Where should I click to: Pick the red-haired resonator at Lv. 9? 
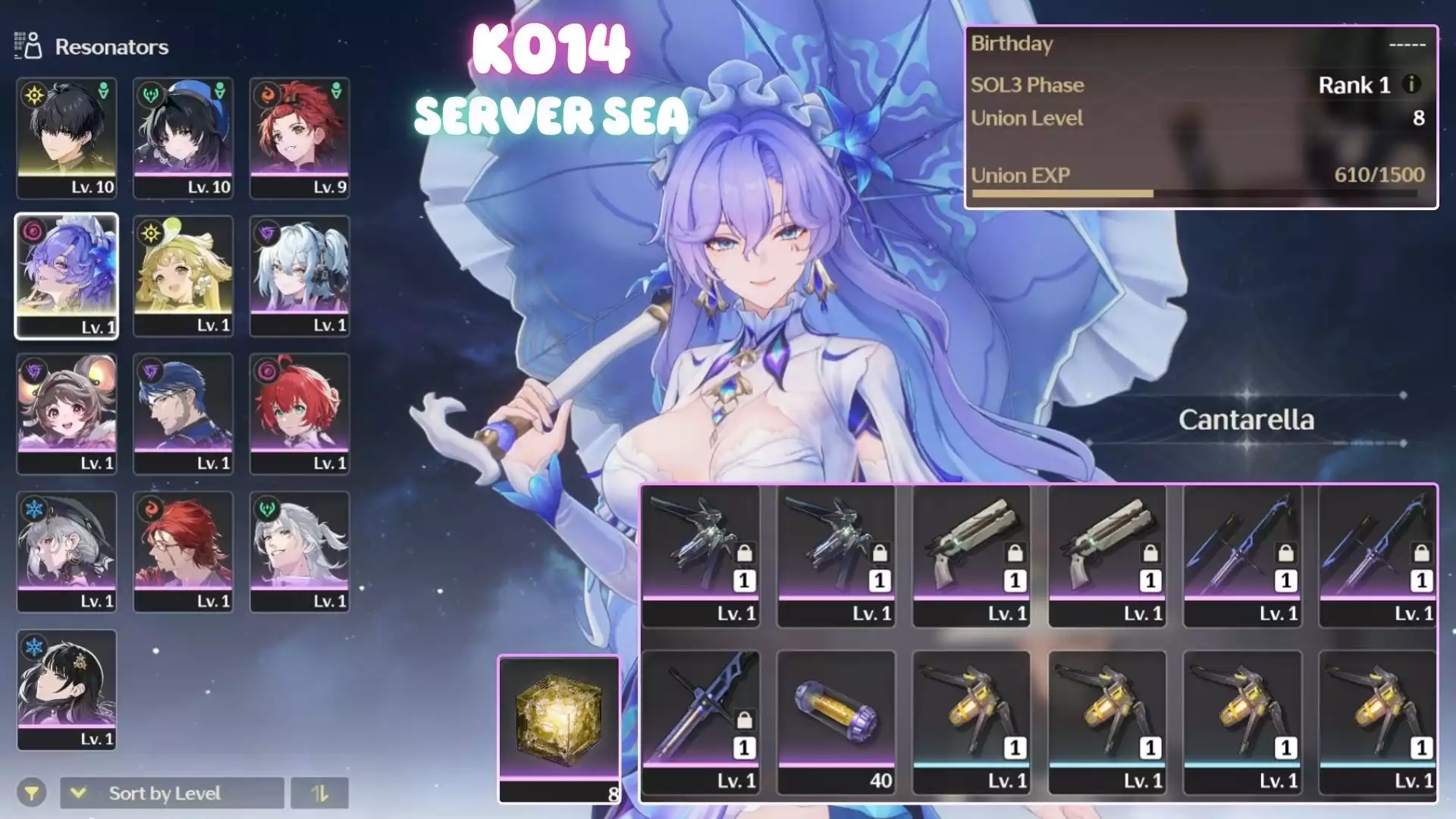[300, 137]
